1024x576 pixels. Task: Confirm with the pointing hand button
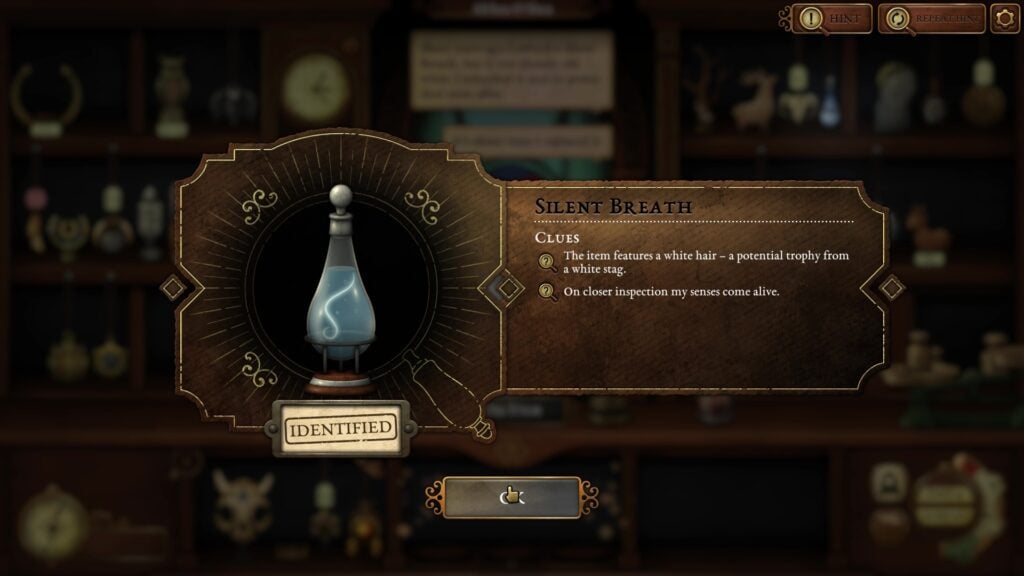click(x=511, y=497)
